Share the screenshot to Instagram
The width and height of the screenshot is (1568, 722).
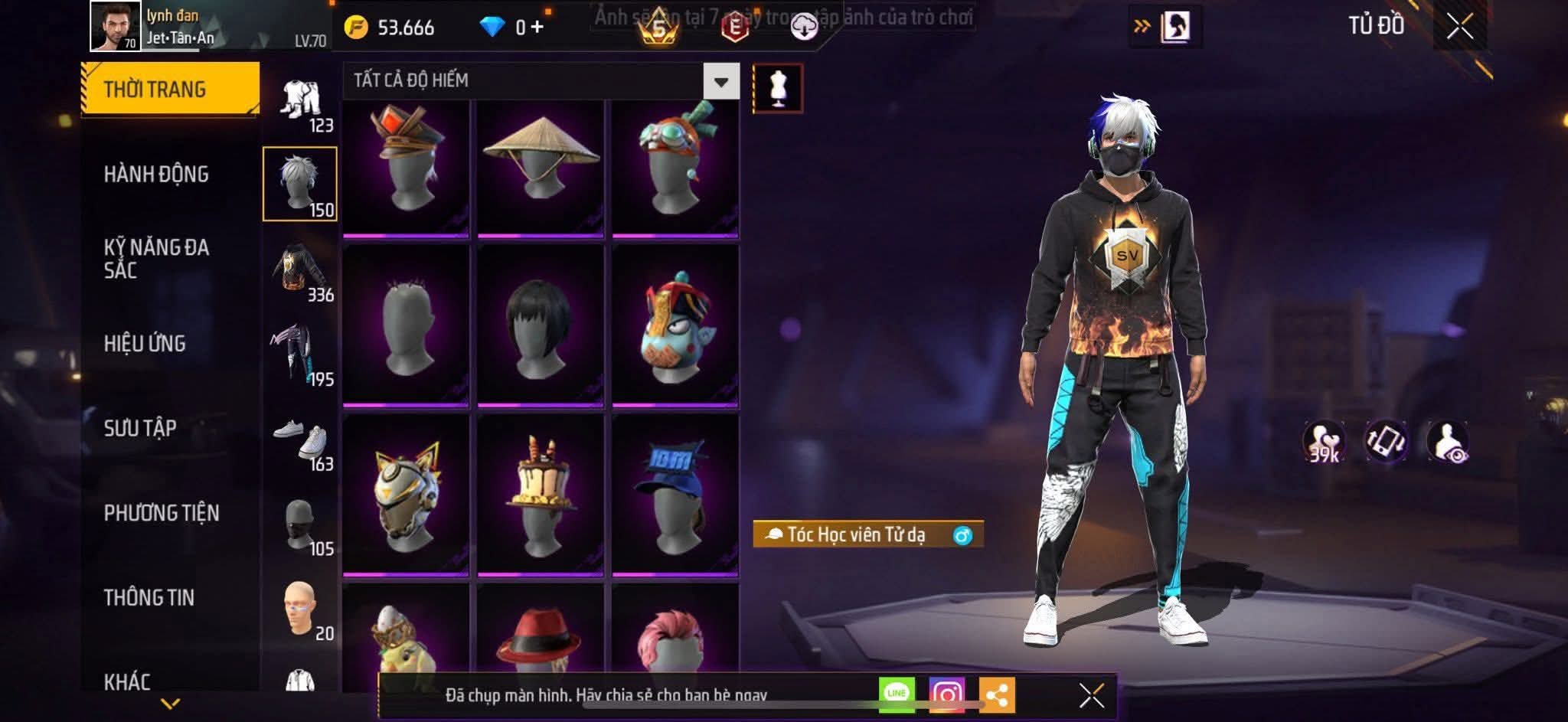point(947,694)
